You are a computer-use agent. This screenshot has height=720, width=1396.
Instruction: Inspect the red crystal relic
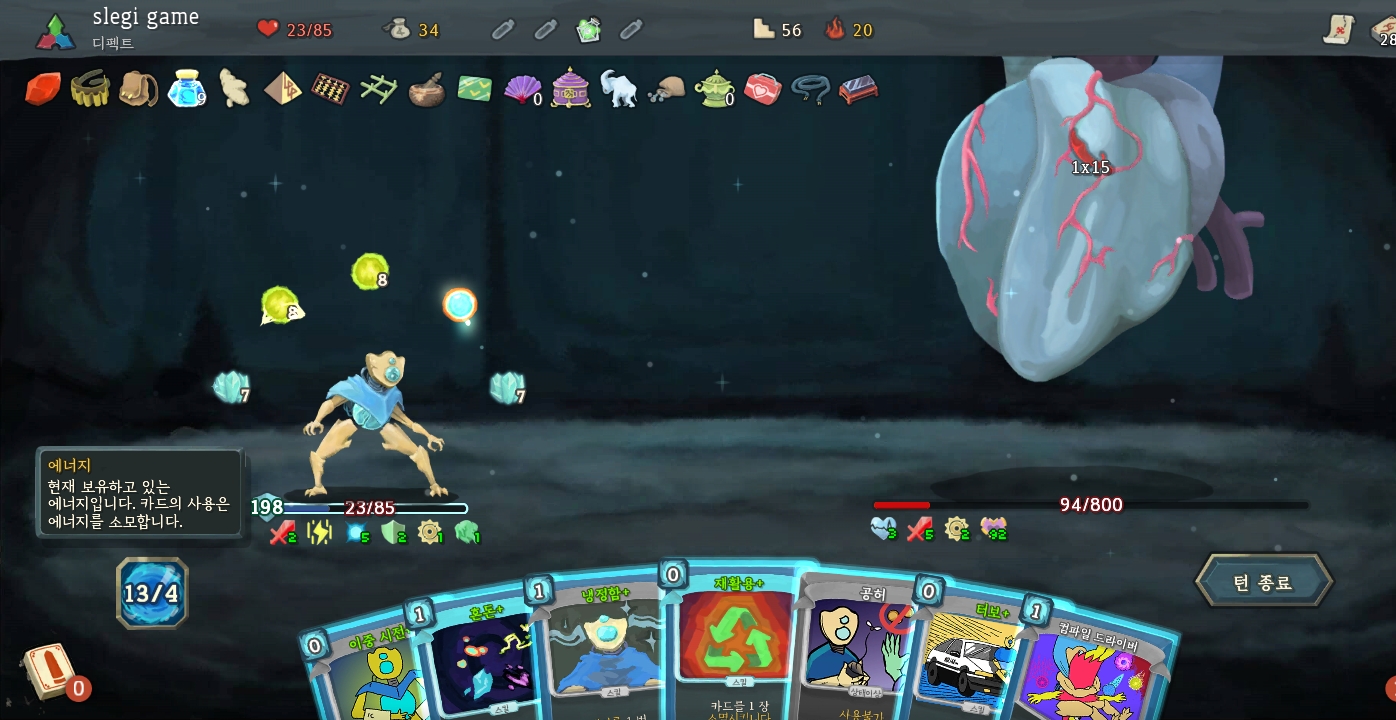point(43,89)
